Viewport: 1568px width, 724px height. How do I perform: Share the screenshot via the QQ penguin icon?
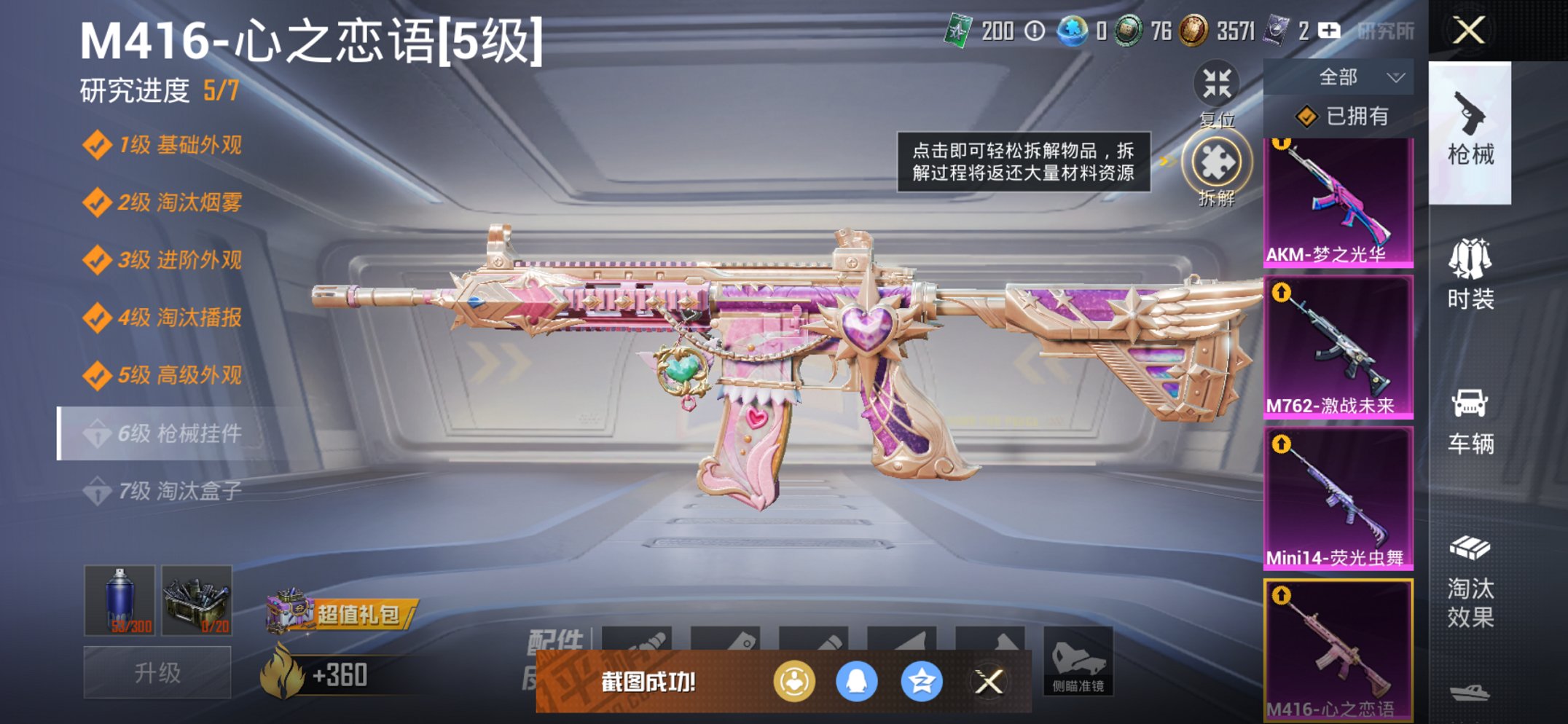tap(855, 679)
